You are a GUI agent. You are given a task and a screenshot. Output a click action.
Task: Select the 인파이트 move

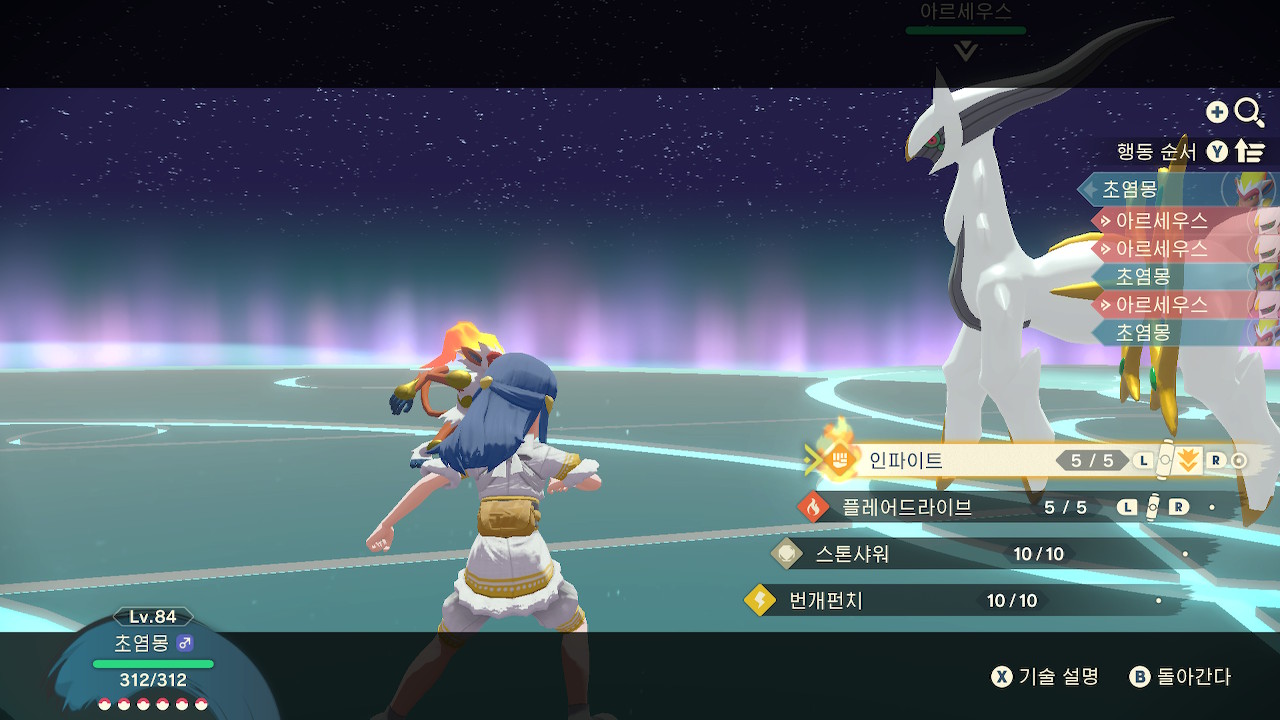(905, 461)
